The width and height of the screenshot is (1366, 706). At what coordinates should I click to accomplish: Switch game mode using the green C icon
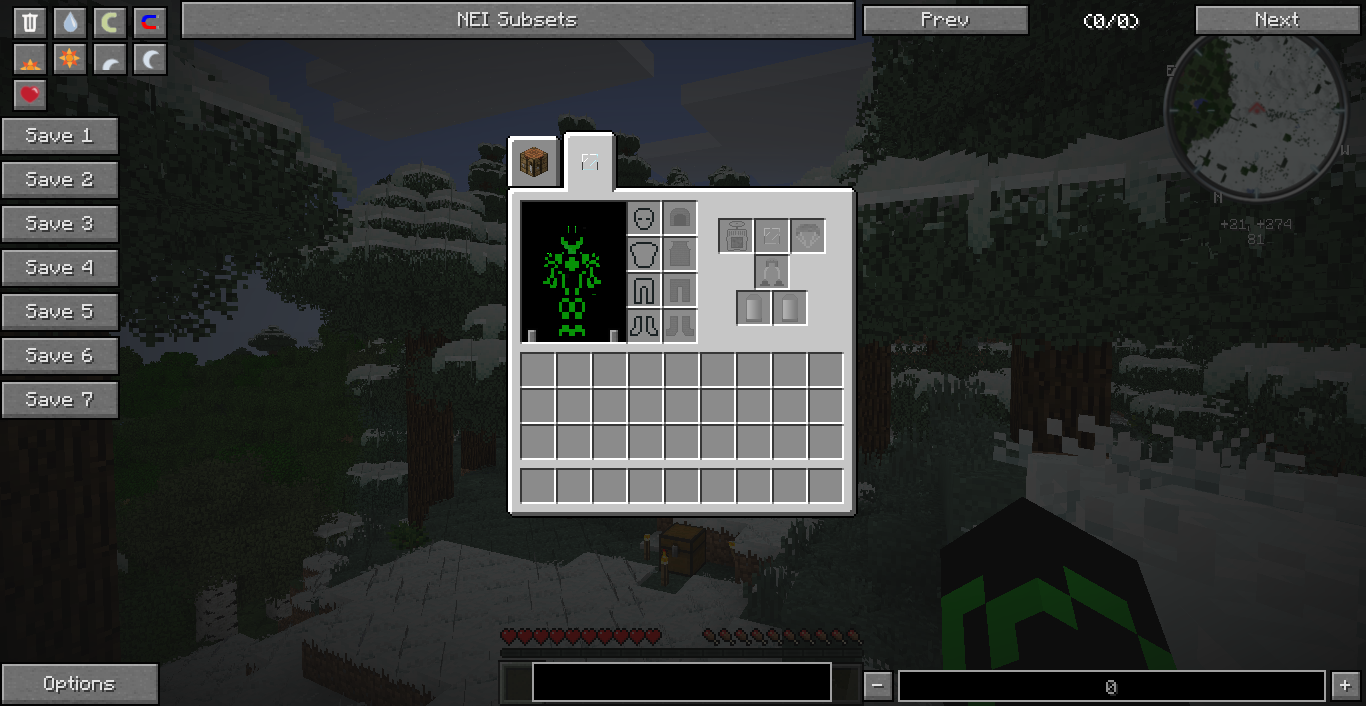coord(109,23)
